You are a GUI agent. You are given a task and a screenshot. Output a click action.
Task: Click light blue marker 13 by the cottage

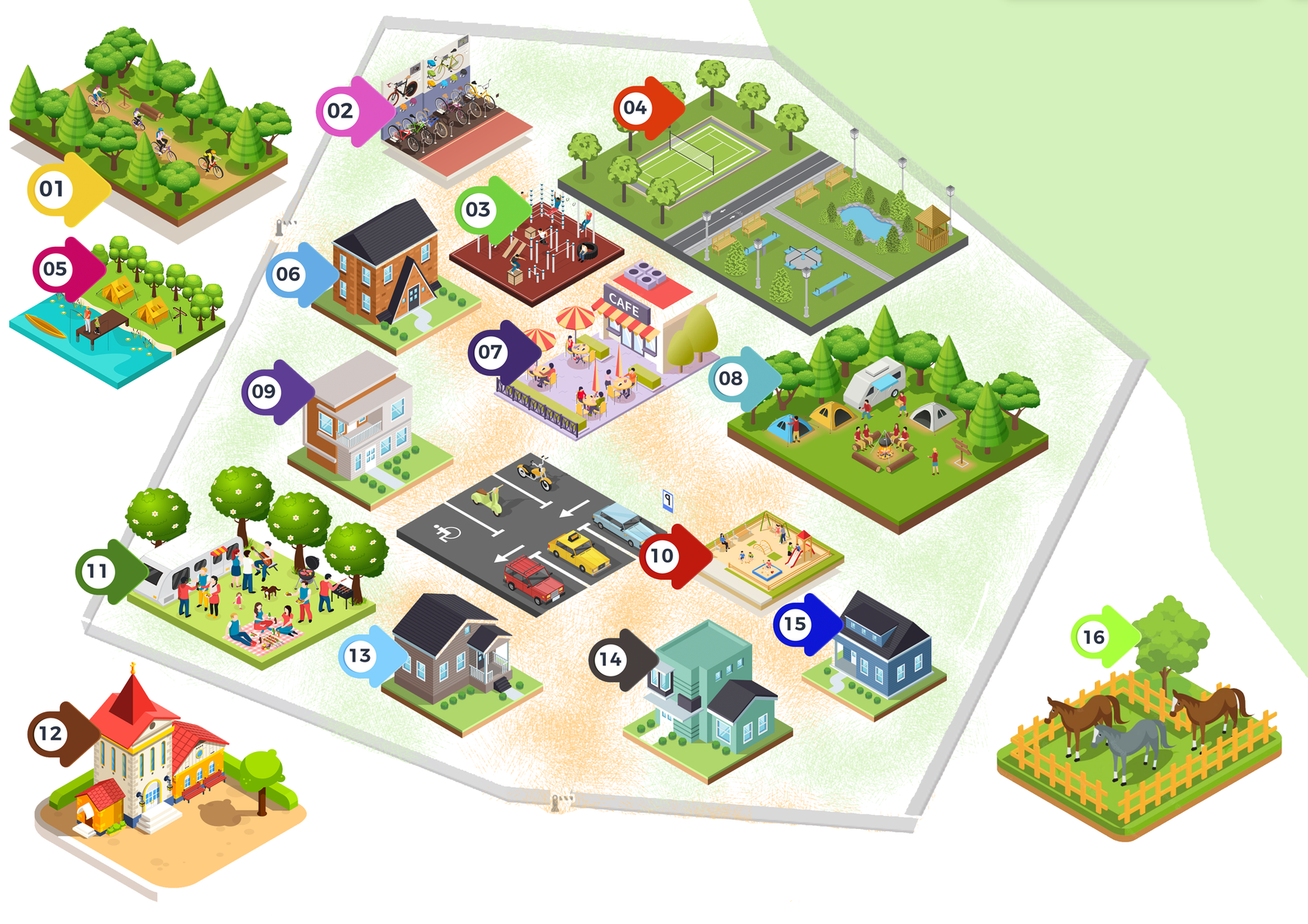[x=360, y=656]
